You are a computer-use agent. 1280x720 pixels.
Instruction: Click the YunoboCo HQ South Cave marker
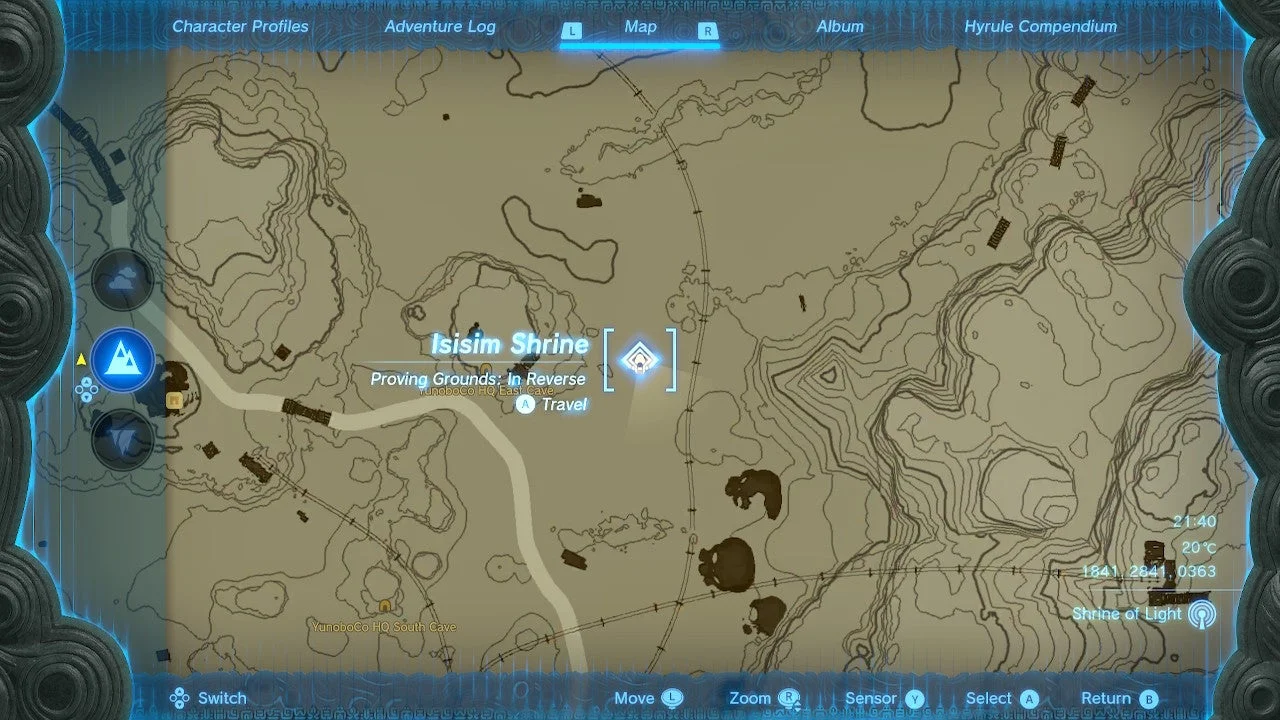point(385,606)
